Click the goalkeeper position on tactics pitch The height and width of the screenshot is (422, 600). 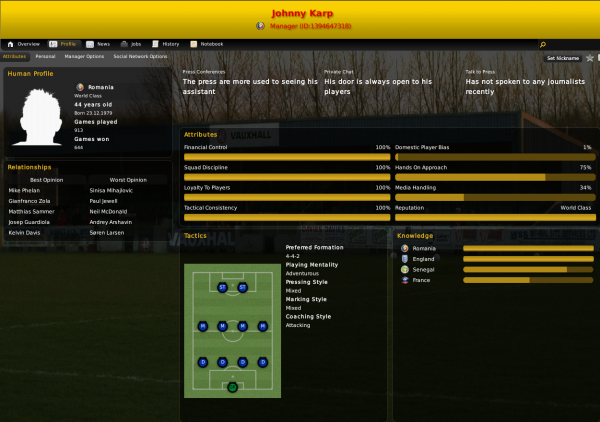[232, 386]
